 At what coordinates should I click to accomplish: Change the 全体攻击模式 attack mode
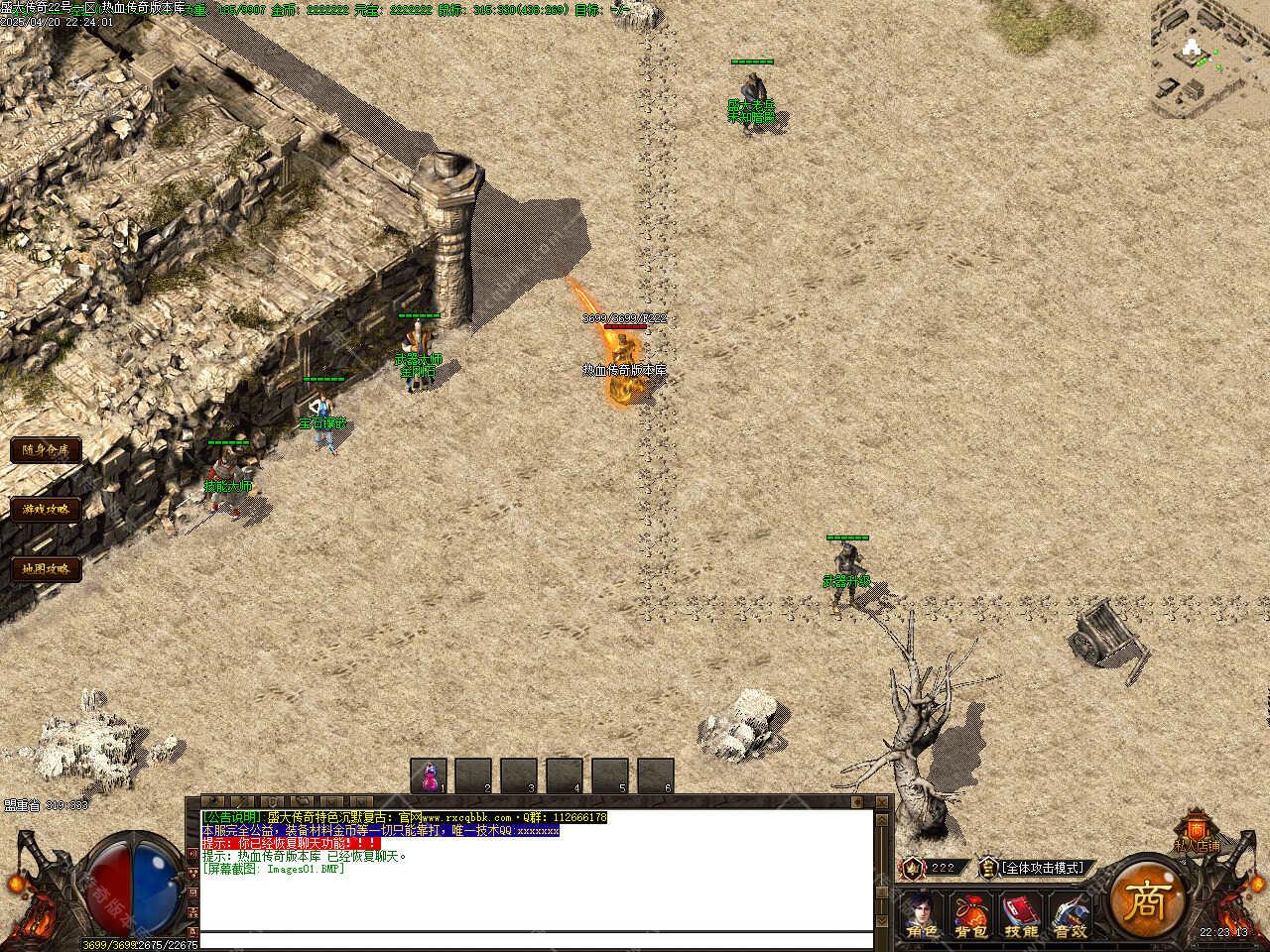click(1042, 868)
